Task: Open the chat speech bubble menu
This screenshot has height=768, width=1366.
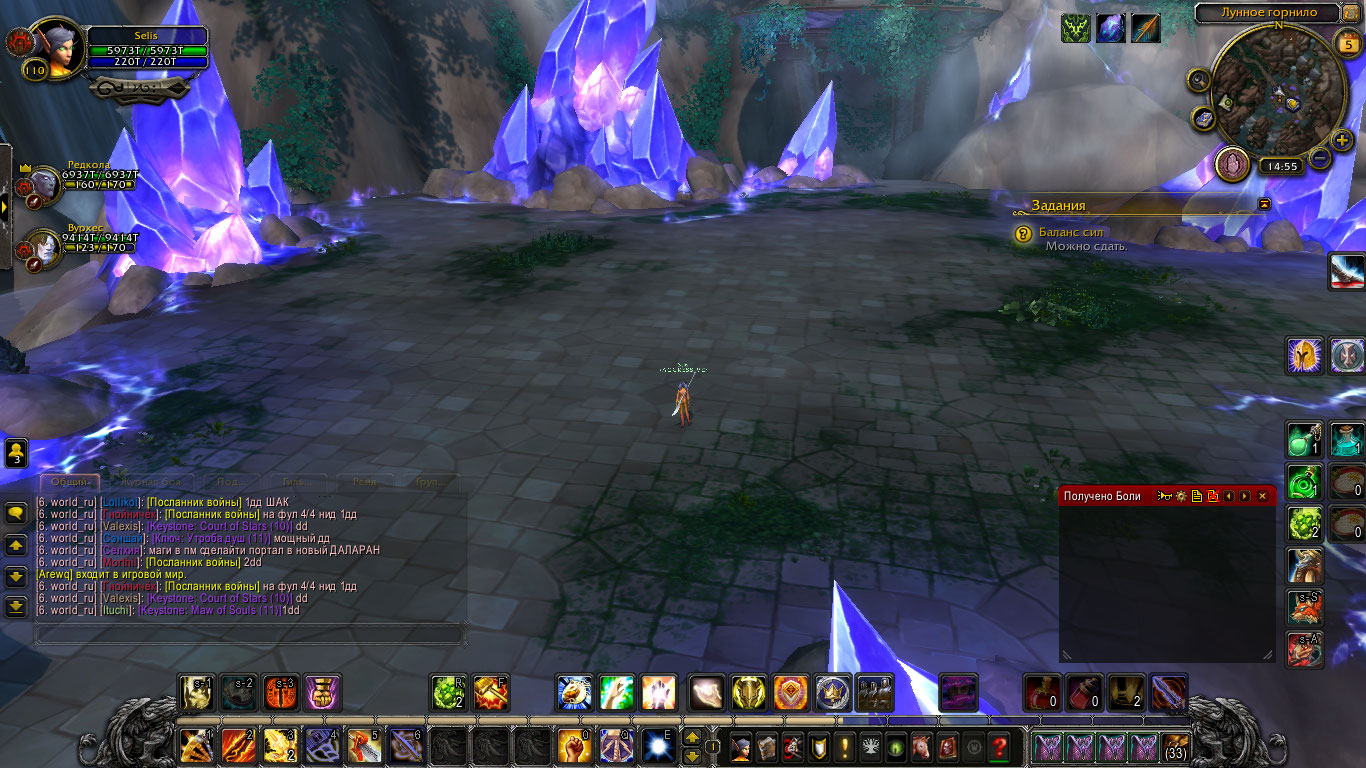Action: pos(16,513)
